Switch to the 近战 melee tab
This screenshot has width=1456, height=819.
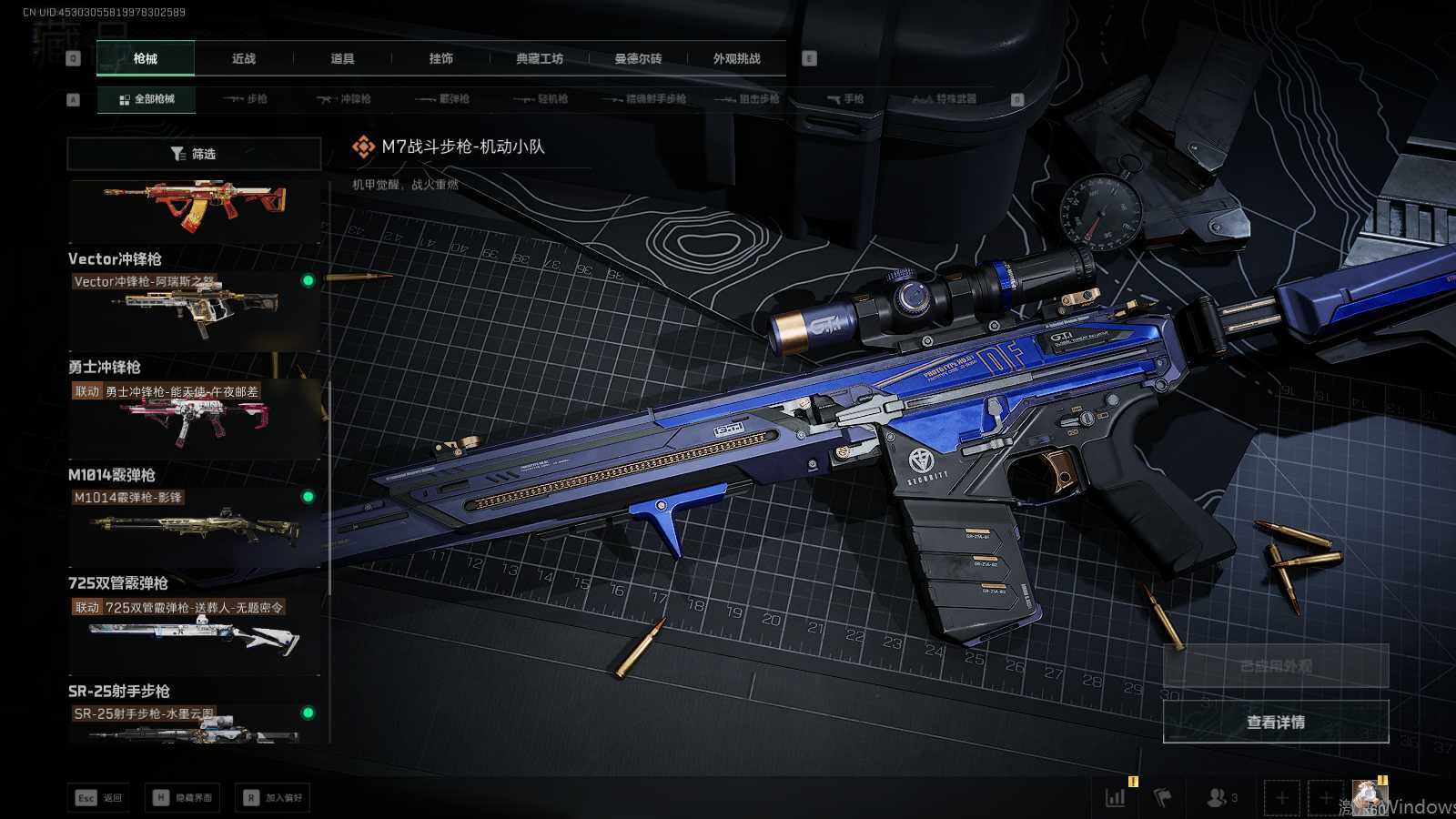[x=244, y=58]
